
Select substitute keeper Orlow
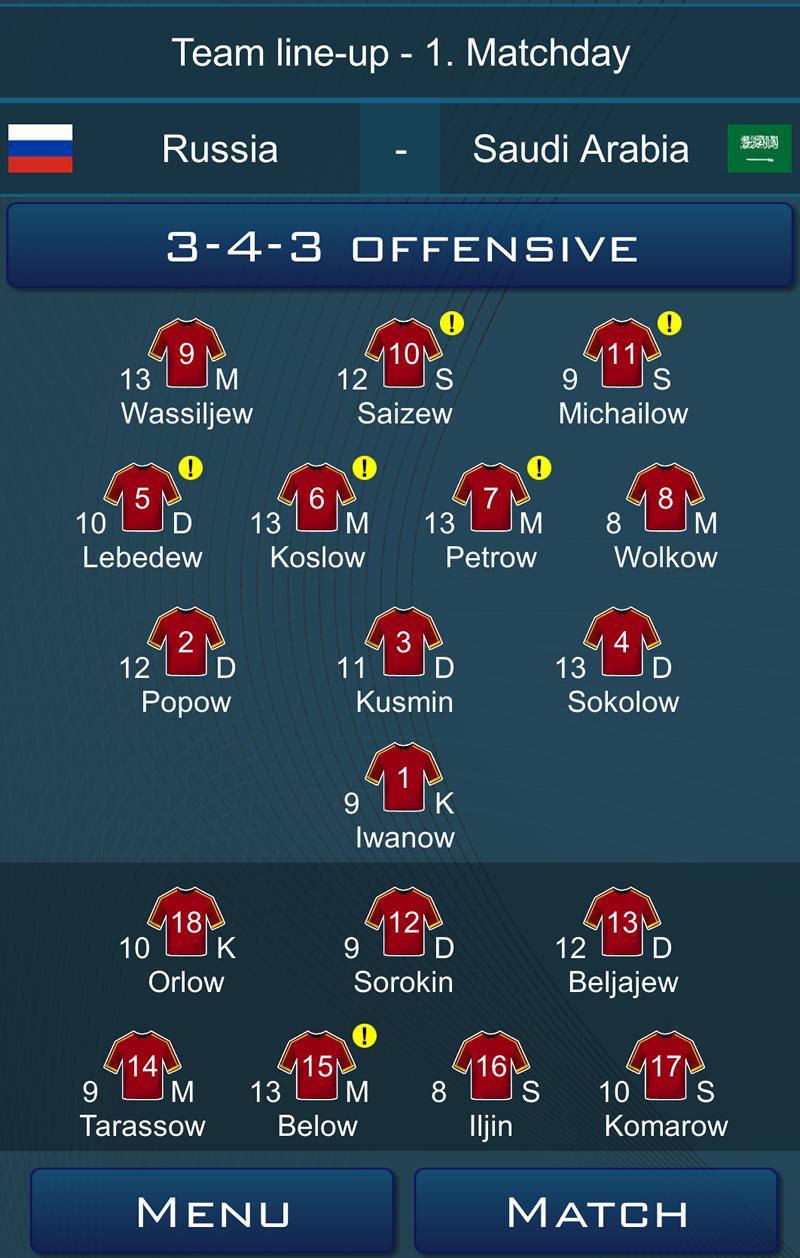(186, 923)
